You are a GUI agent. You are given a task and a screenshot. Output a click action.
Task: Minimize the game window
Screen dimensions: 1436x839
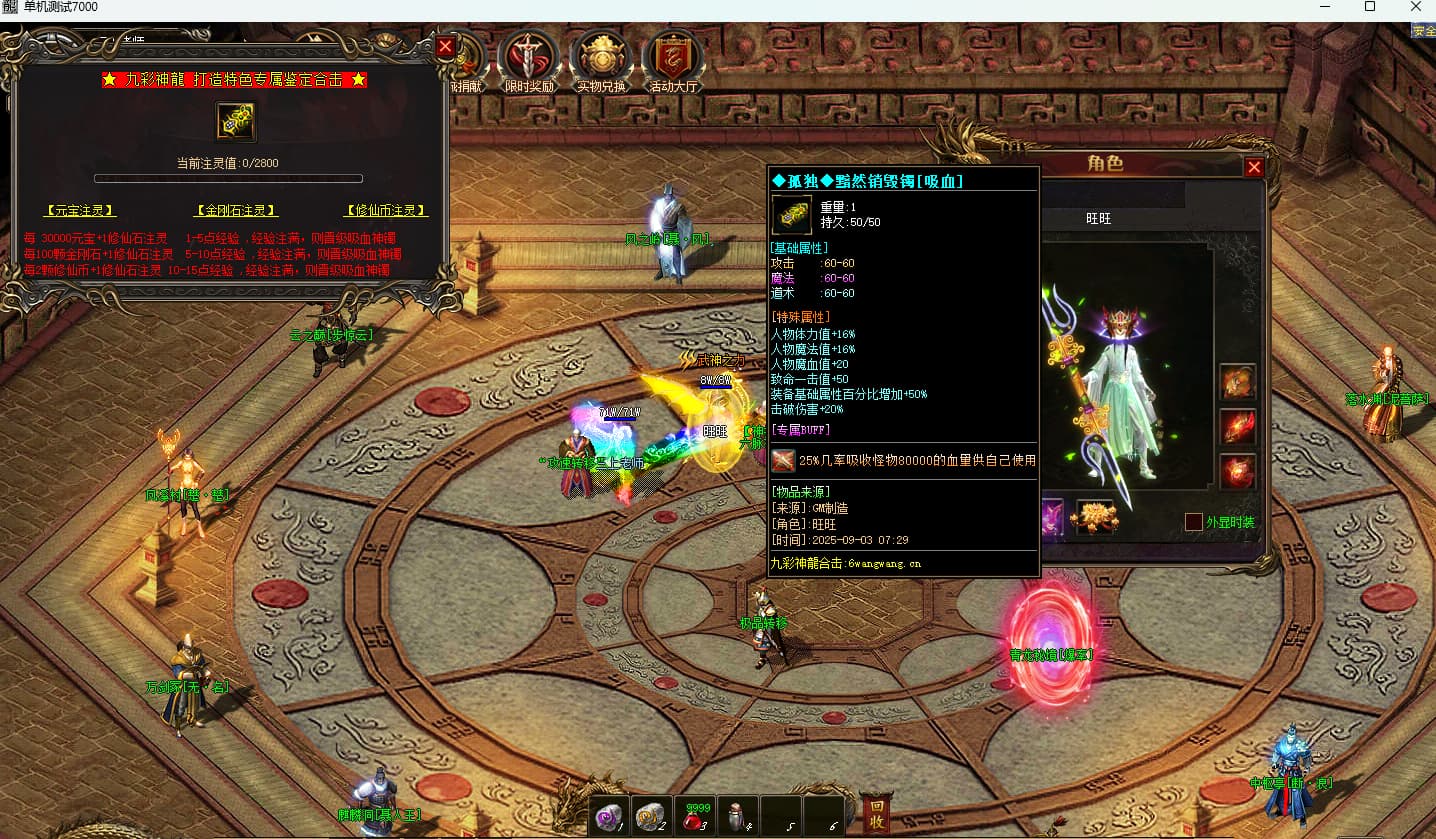coord(1324,7)
